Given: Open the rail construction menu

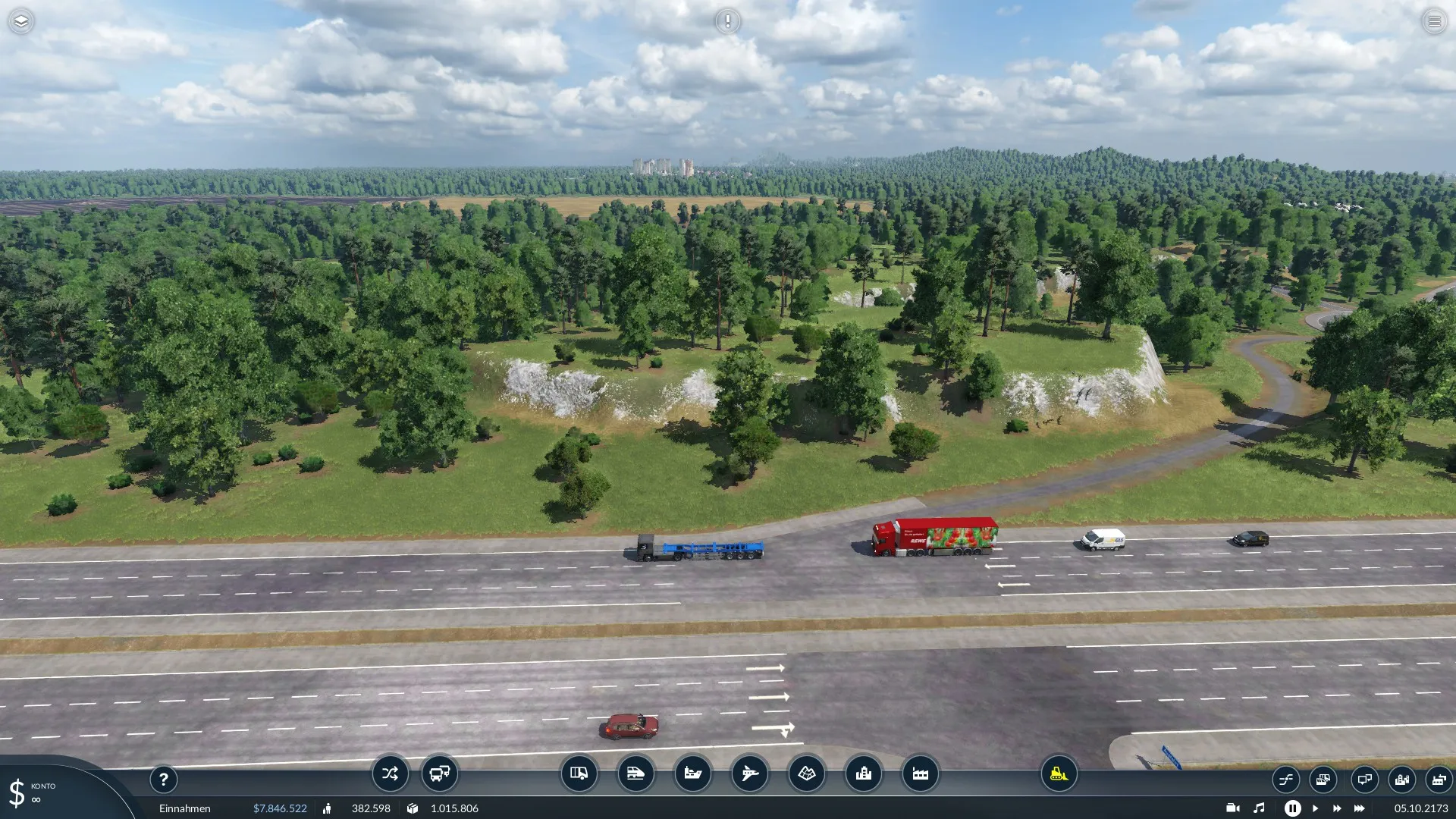Looking at the screenshot, I should tap(635, 773).
